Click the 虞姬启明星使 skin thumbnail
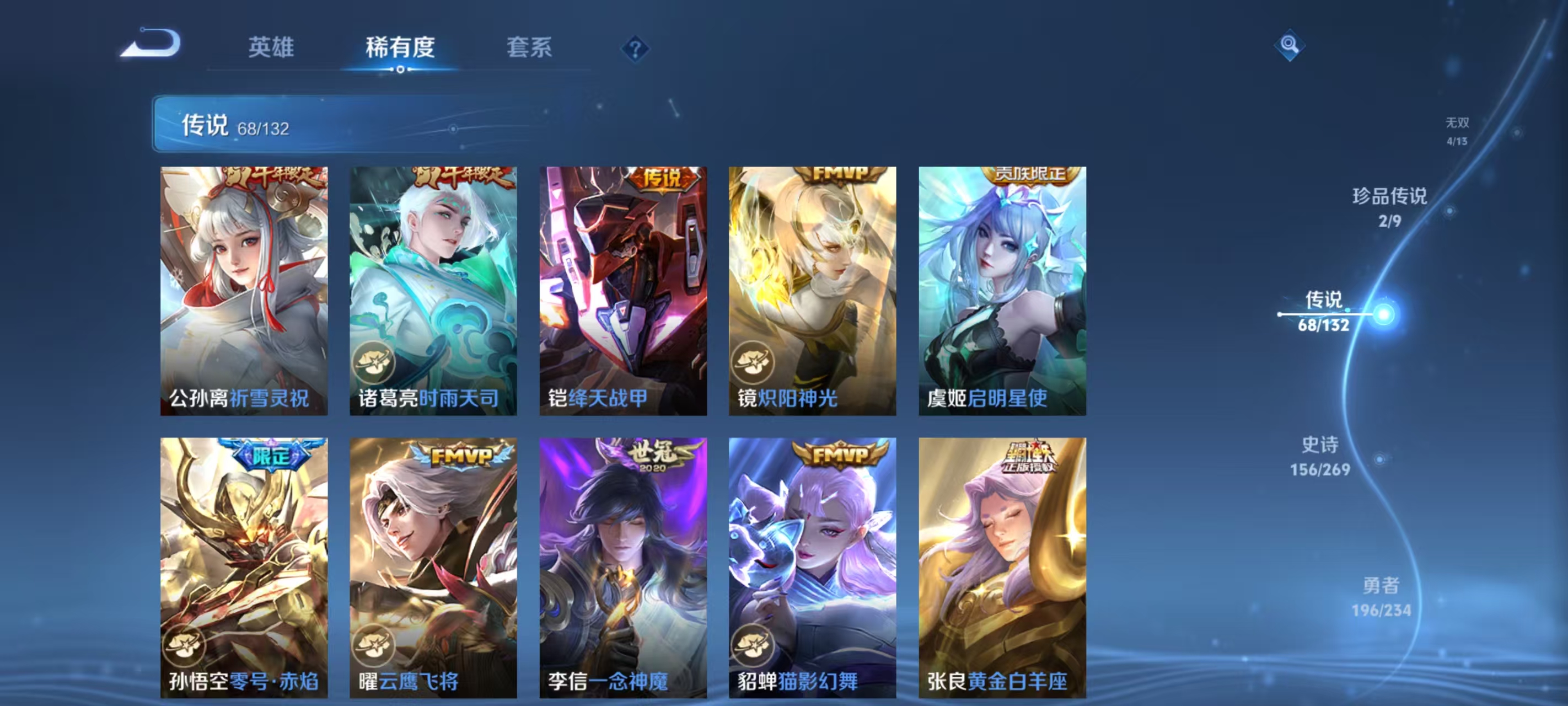This screenshot has width=1568, height=706. click(1001, 292)
